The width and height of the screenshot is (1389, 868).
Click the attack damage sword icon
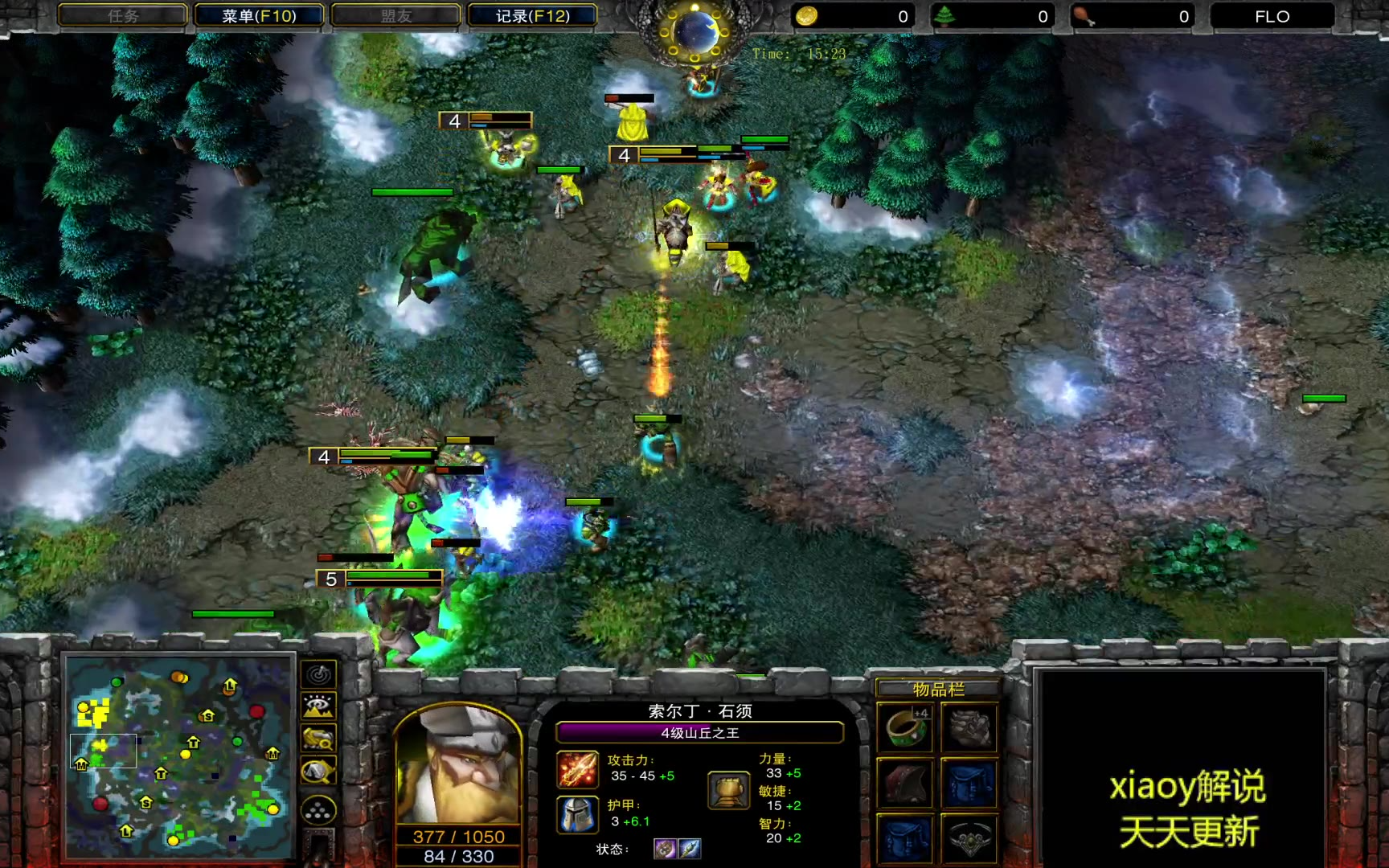pyautogui.click(x=577, y=769)
